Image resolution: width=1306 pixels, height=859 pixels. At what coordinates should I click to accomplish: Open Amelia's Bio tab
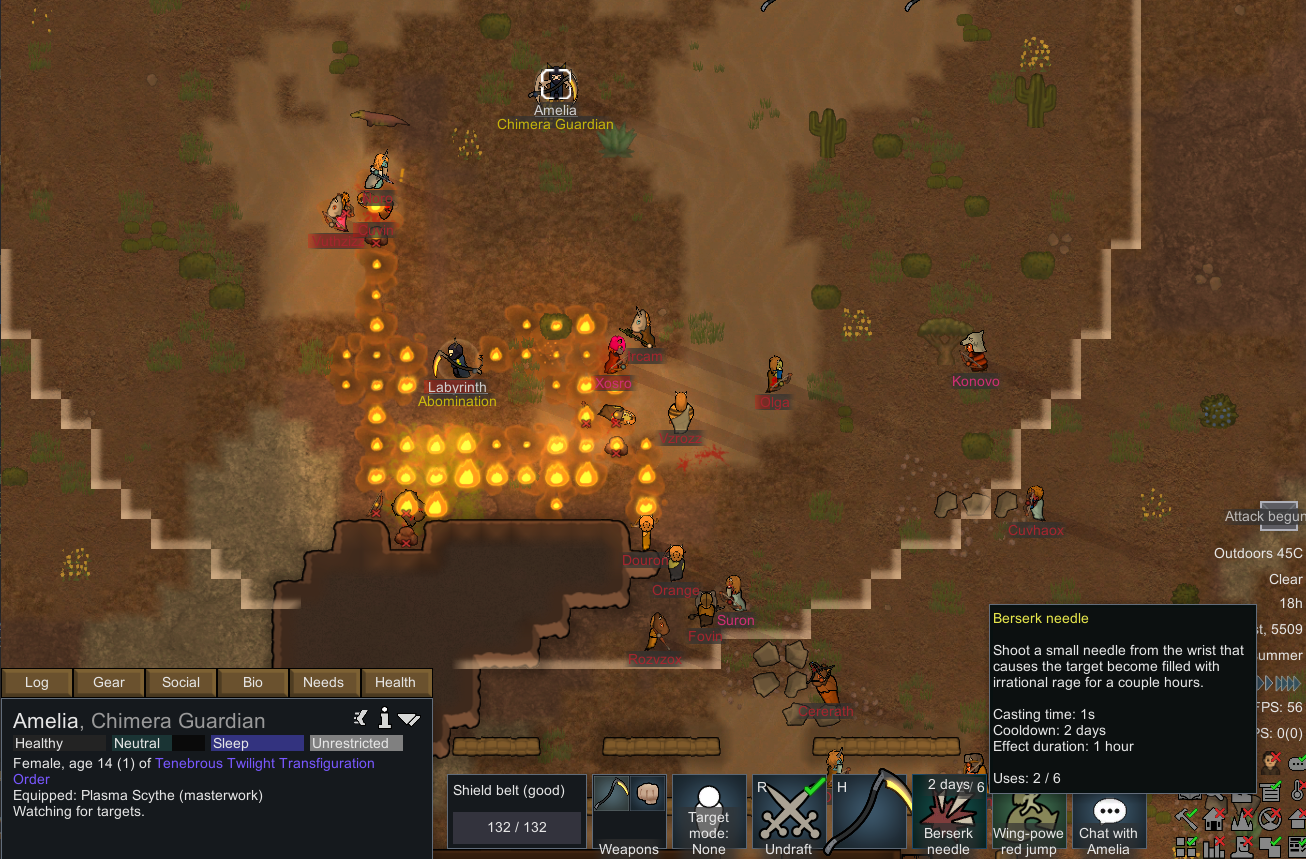coord(253,682)
